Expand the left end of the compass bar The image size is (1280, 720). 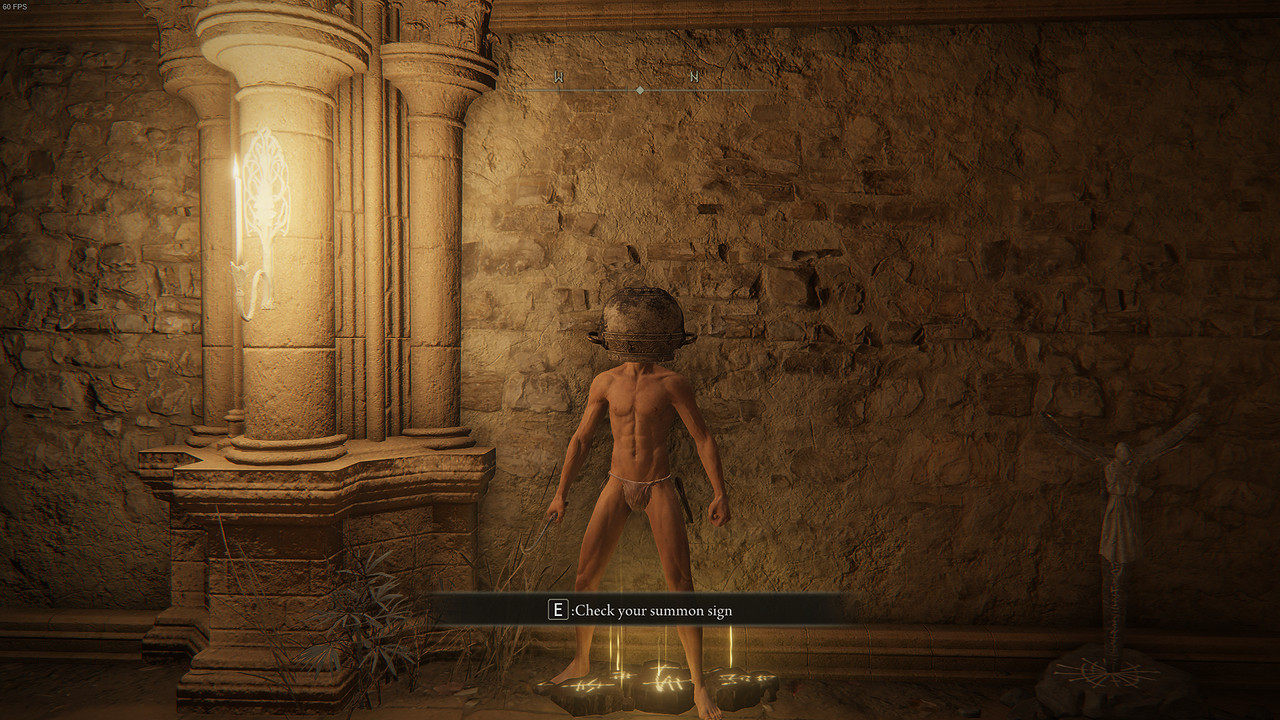520,90
